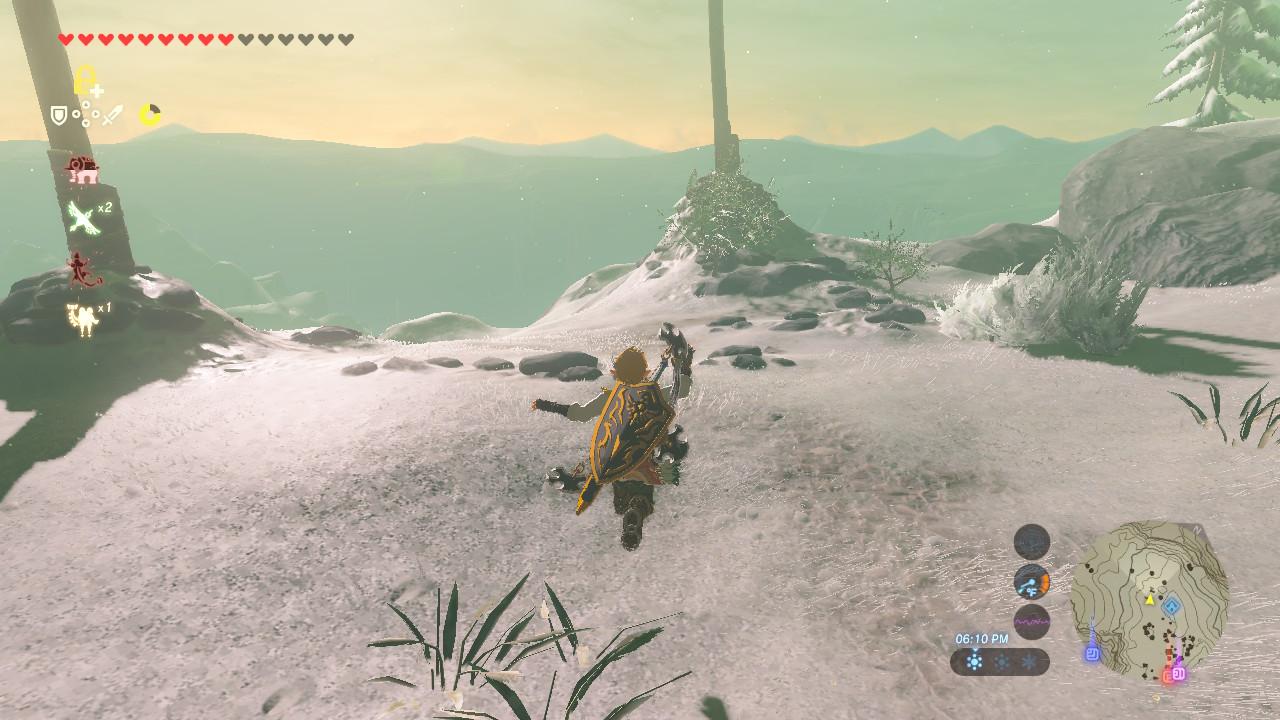Image resolution: width=1280 pixels, height=720 pixels.
Task: Click the purple noise meter icon
Action: click(x=1032, y=621)
